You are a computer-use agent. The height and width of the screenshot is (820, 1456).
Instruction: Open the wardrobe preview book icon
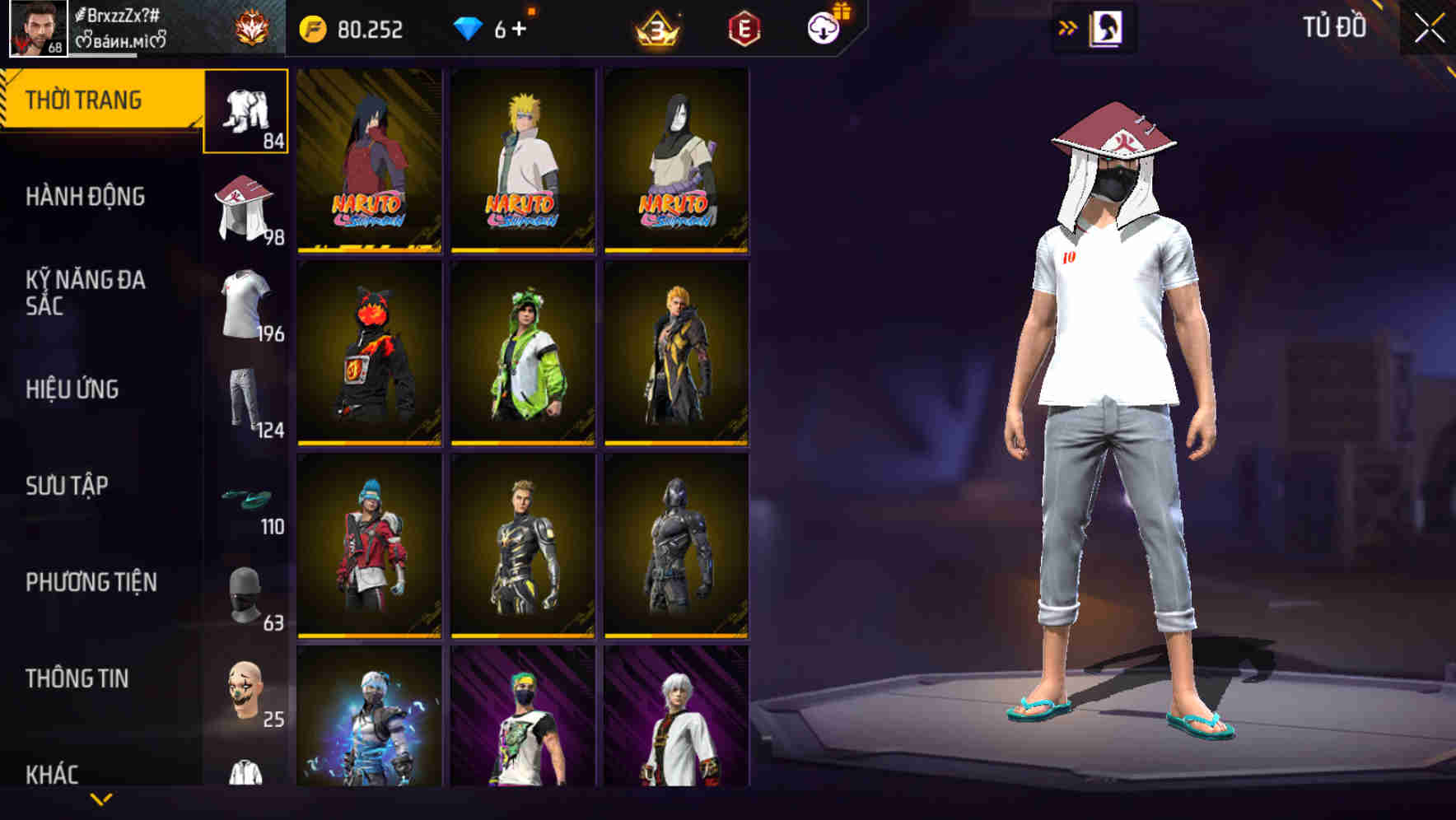point(1108,26)
